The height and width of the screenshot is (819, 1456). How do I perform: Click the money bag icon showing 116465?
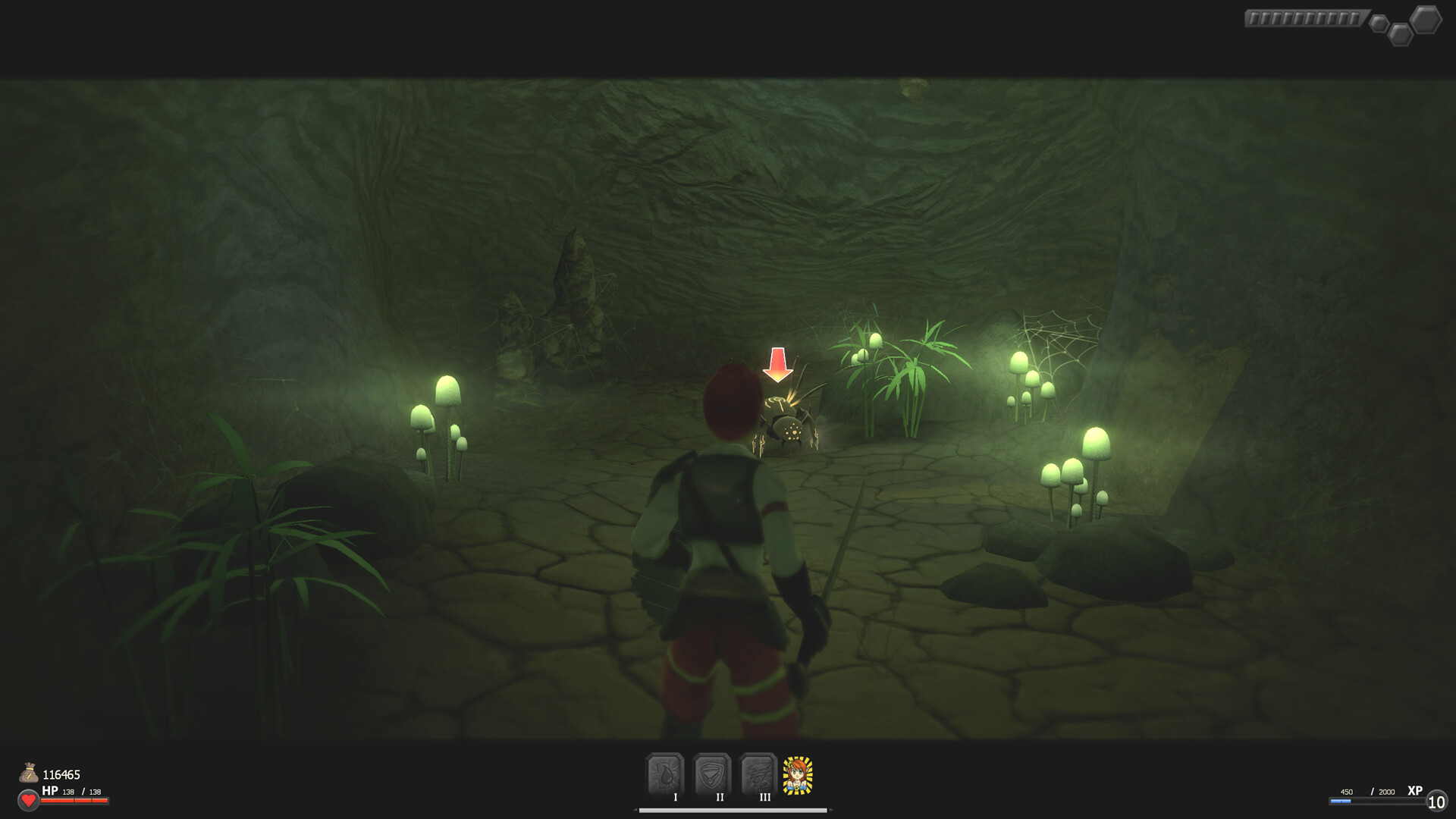[x=30, y=774]
